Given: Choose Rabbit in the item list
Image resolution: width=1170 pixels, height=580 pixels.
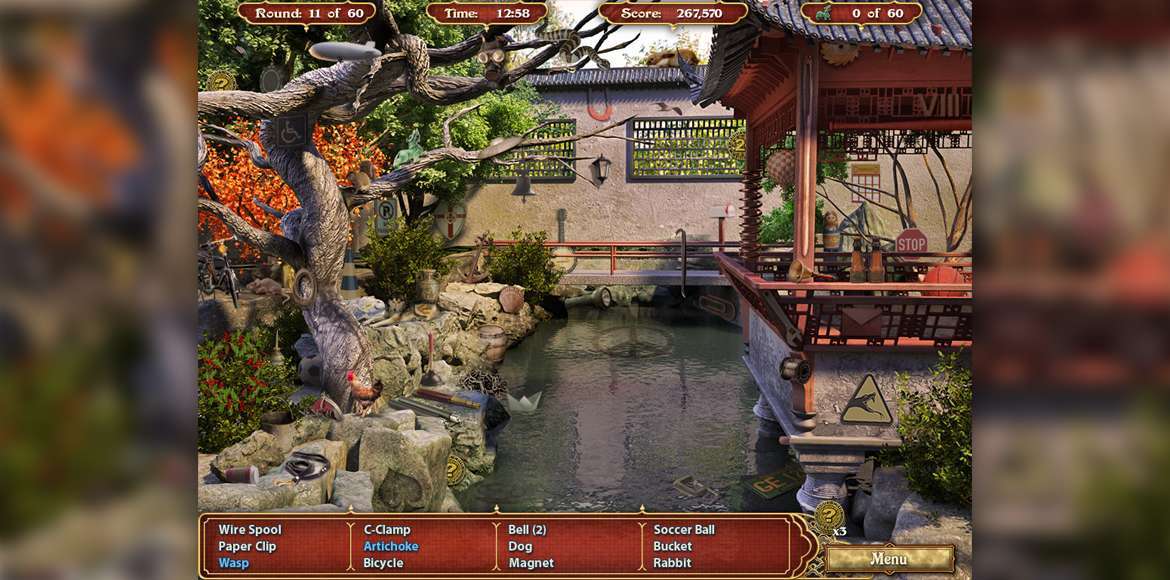Looking at the screenshot, I should tap(672, 563).
